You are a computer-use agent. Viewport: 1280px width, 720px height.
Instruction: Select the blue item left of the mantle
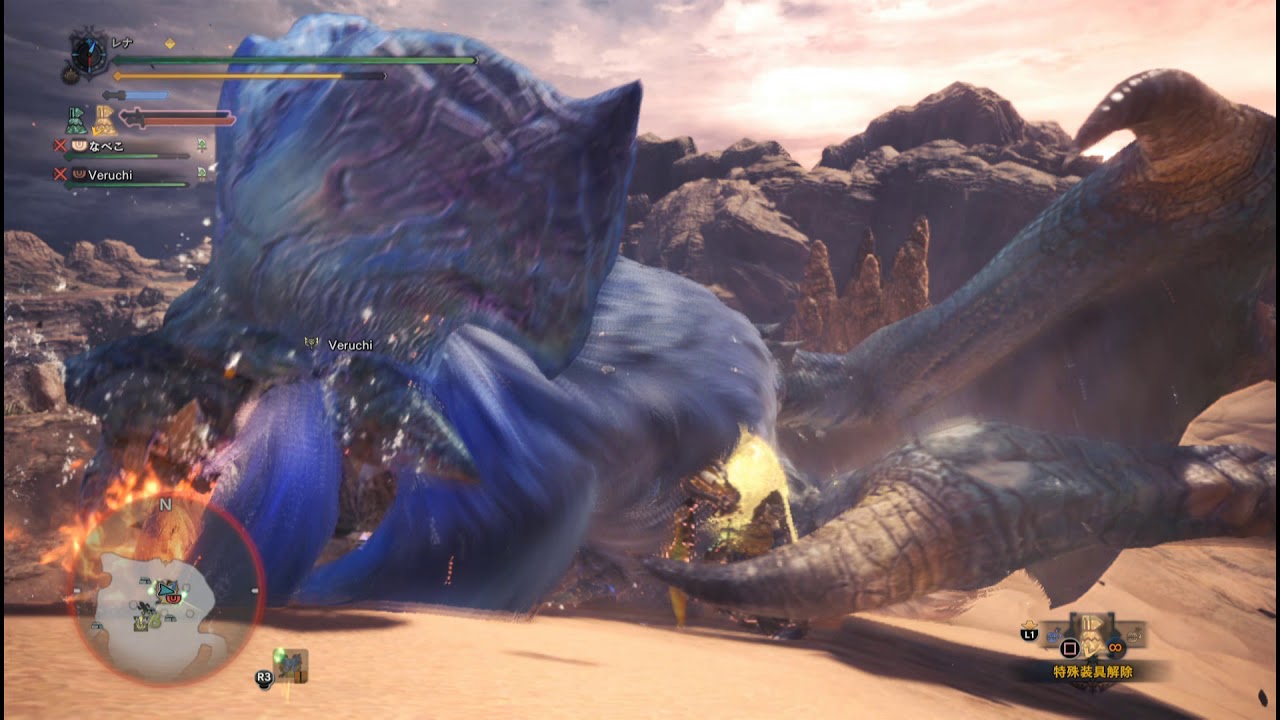(1054, 634)
